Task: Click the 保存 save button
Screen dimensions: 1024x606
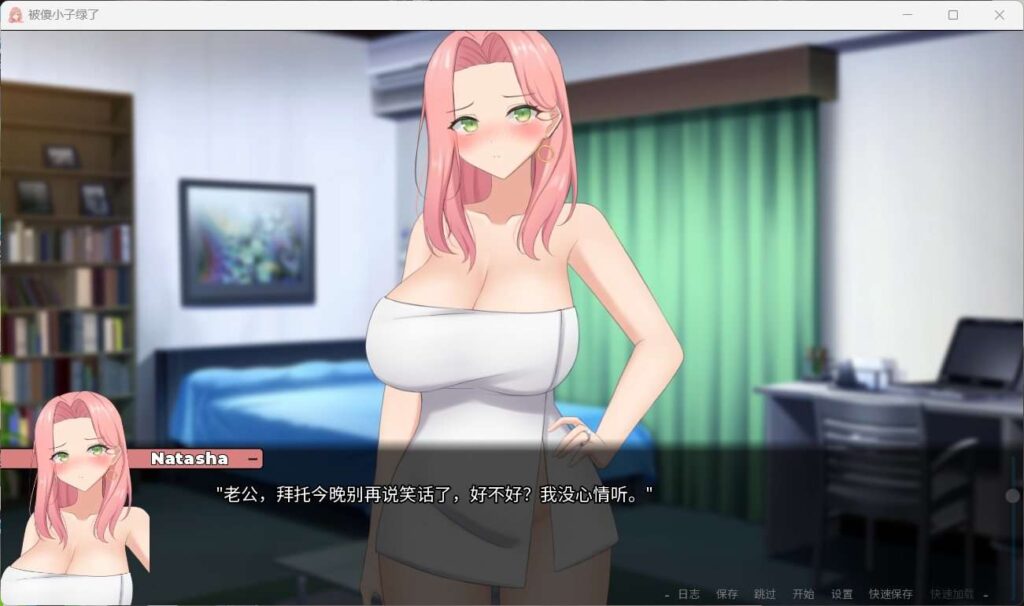Action: pos(727,594)
